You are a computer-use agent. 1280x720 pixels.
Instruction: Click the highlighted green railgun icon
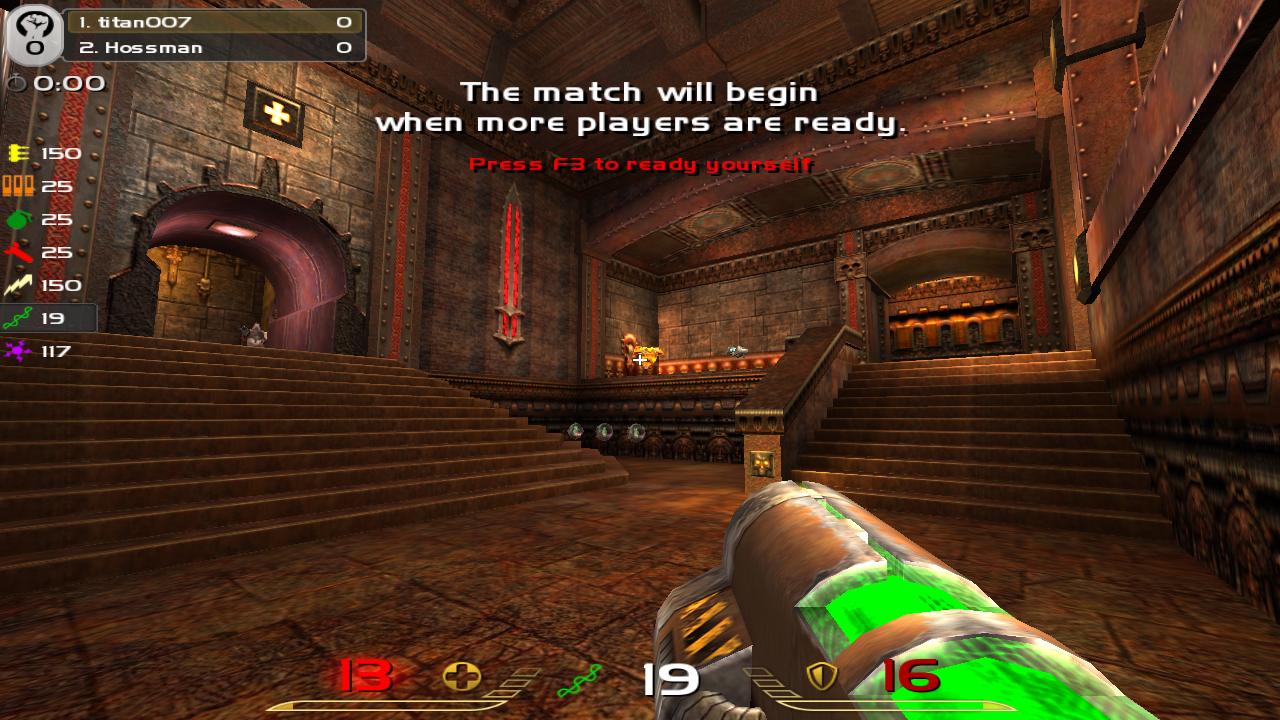[x=18, y=319]
